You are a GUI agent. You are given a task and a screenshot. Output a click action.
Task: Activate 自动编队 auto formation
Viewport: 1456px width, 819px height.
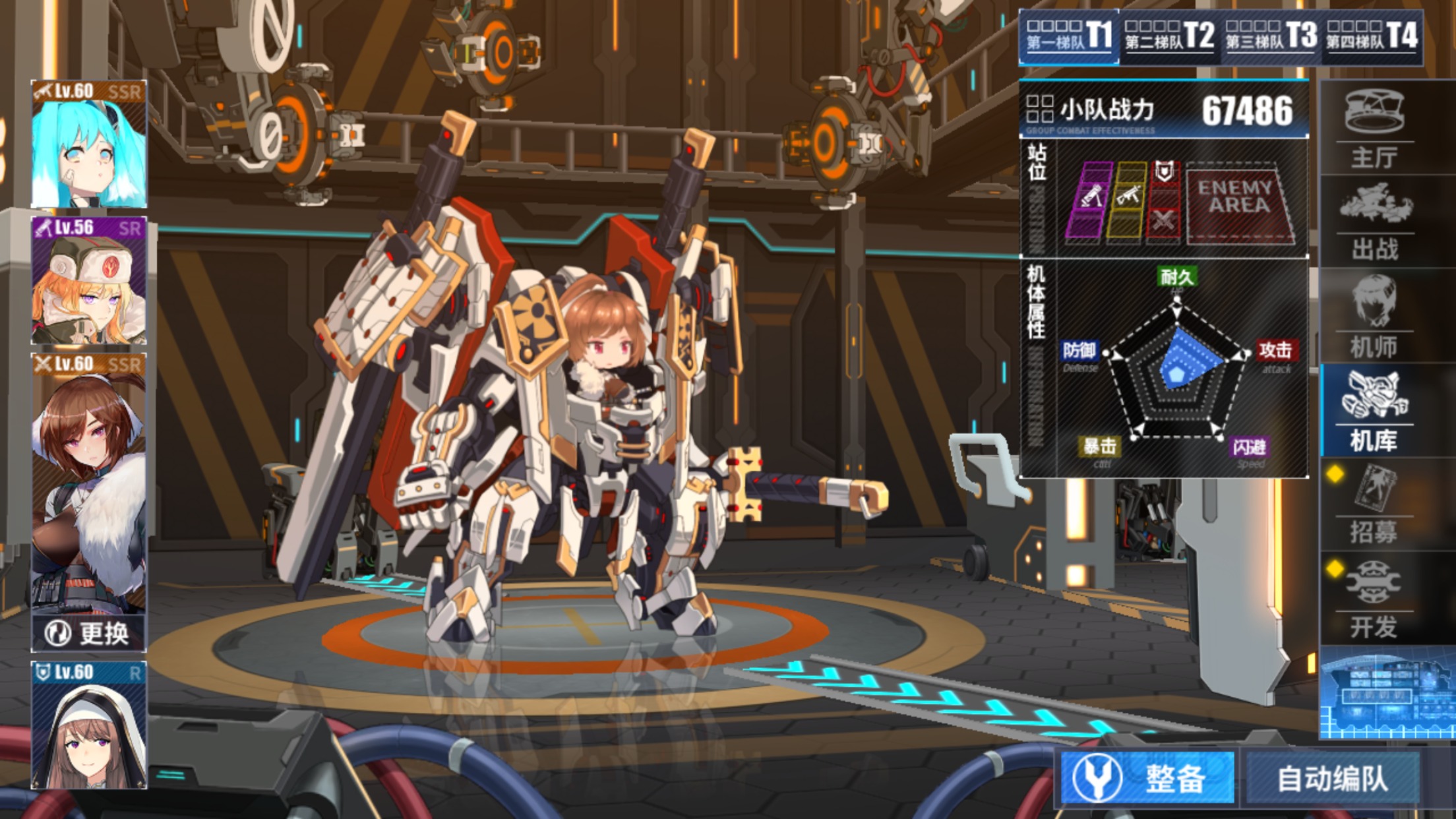point(1332,778)
